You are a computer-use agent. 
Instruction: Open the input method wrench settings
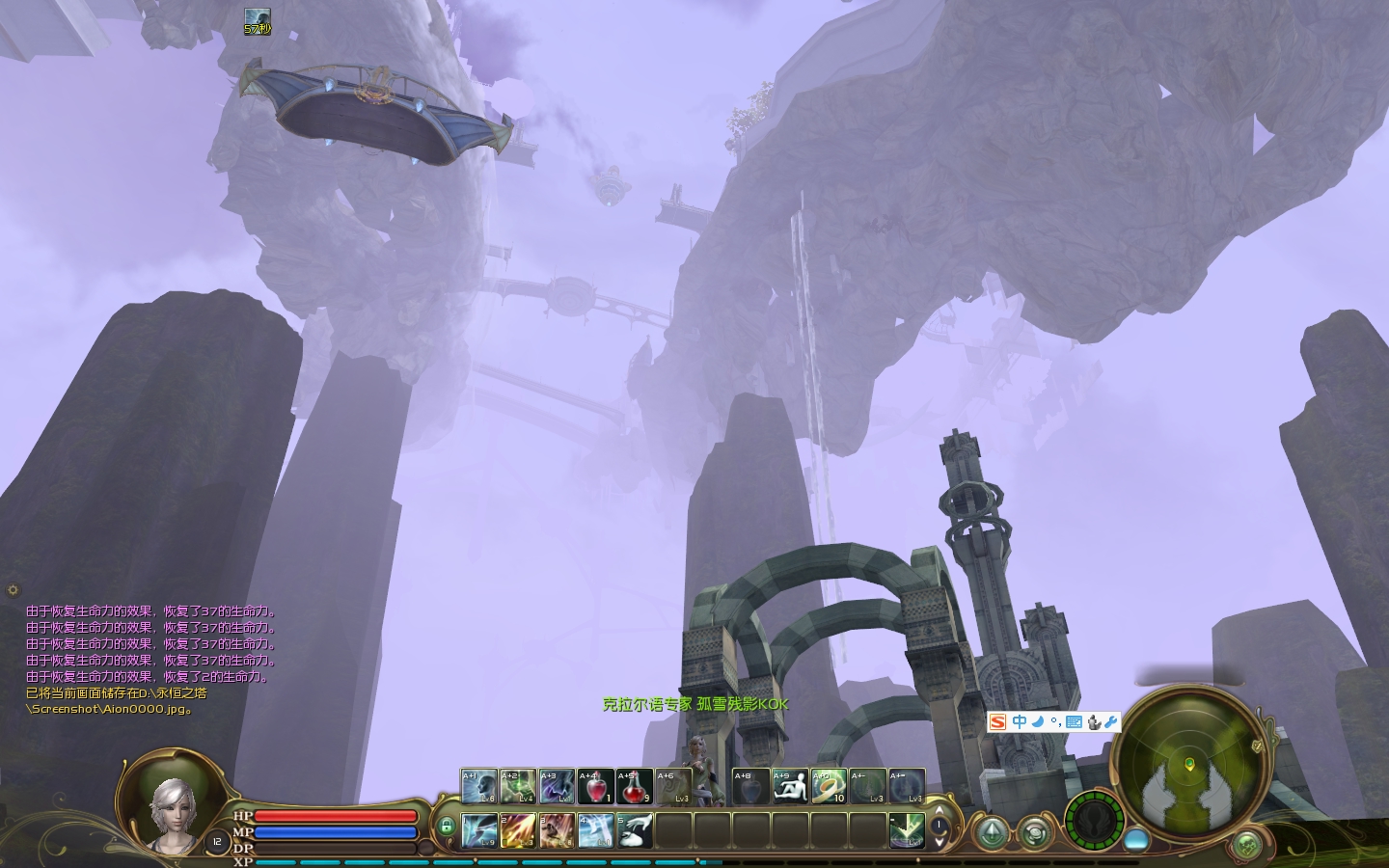click(1111, 721)
